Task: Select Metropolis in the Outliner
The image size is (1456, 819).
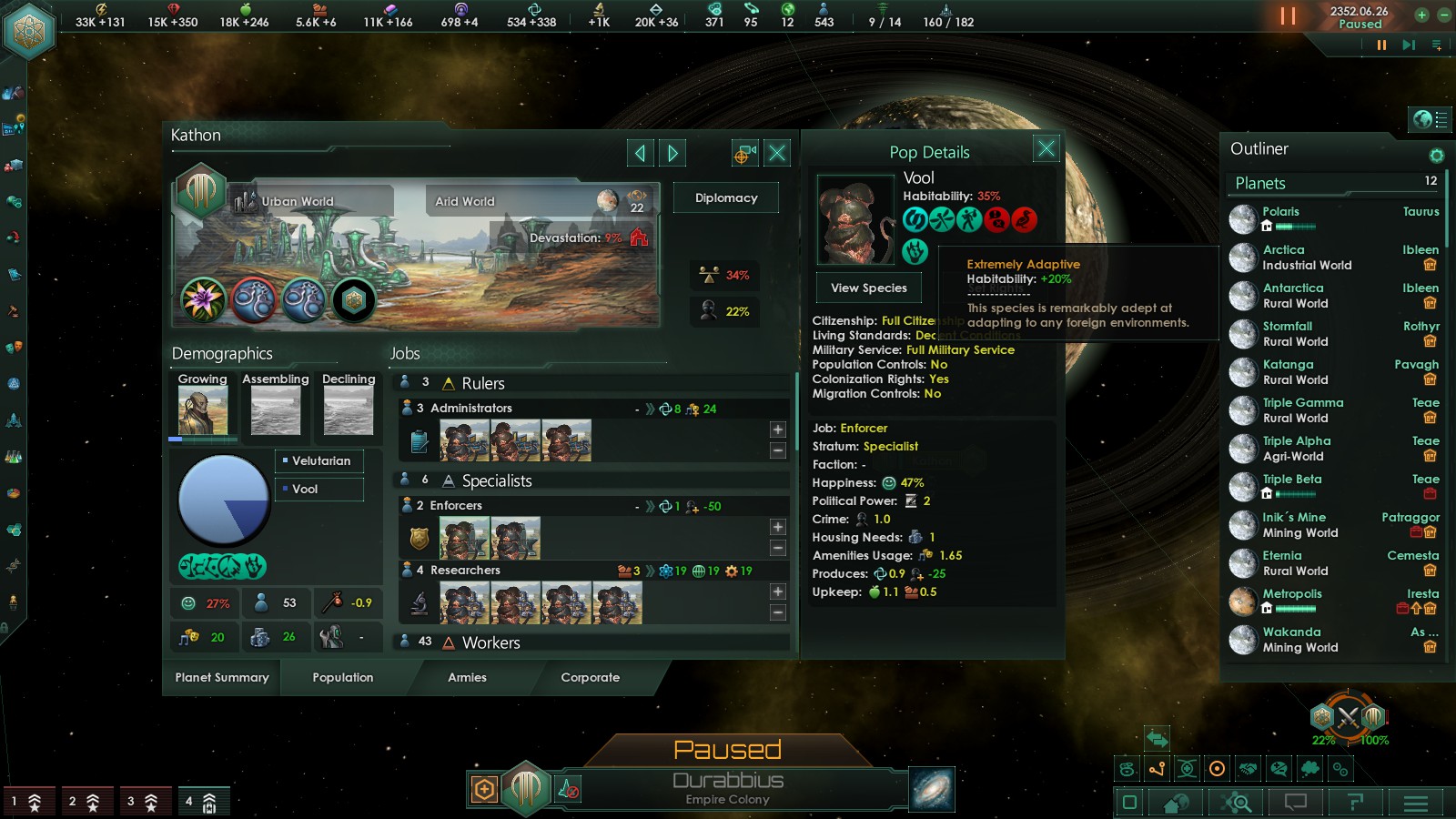Action: (1292, 594)
